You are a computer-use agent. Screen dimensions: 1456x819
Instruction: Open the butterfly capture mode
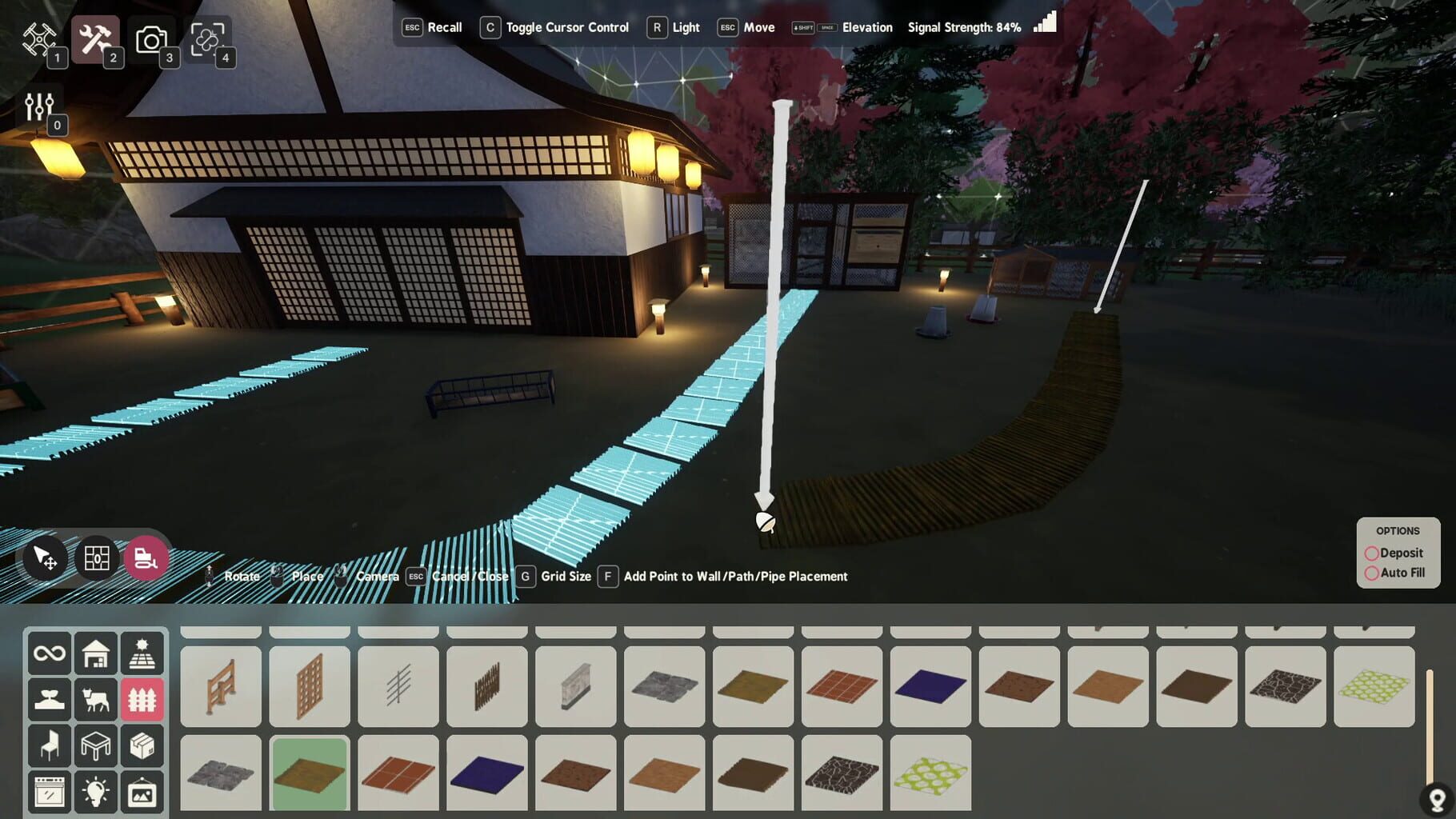[208, 39]
